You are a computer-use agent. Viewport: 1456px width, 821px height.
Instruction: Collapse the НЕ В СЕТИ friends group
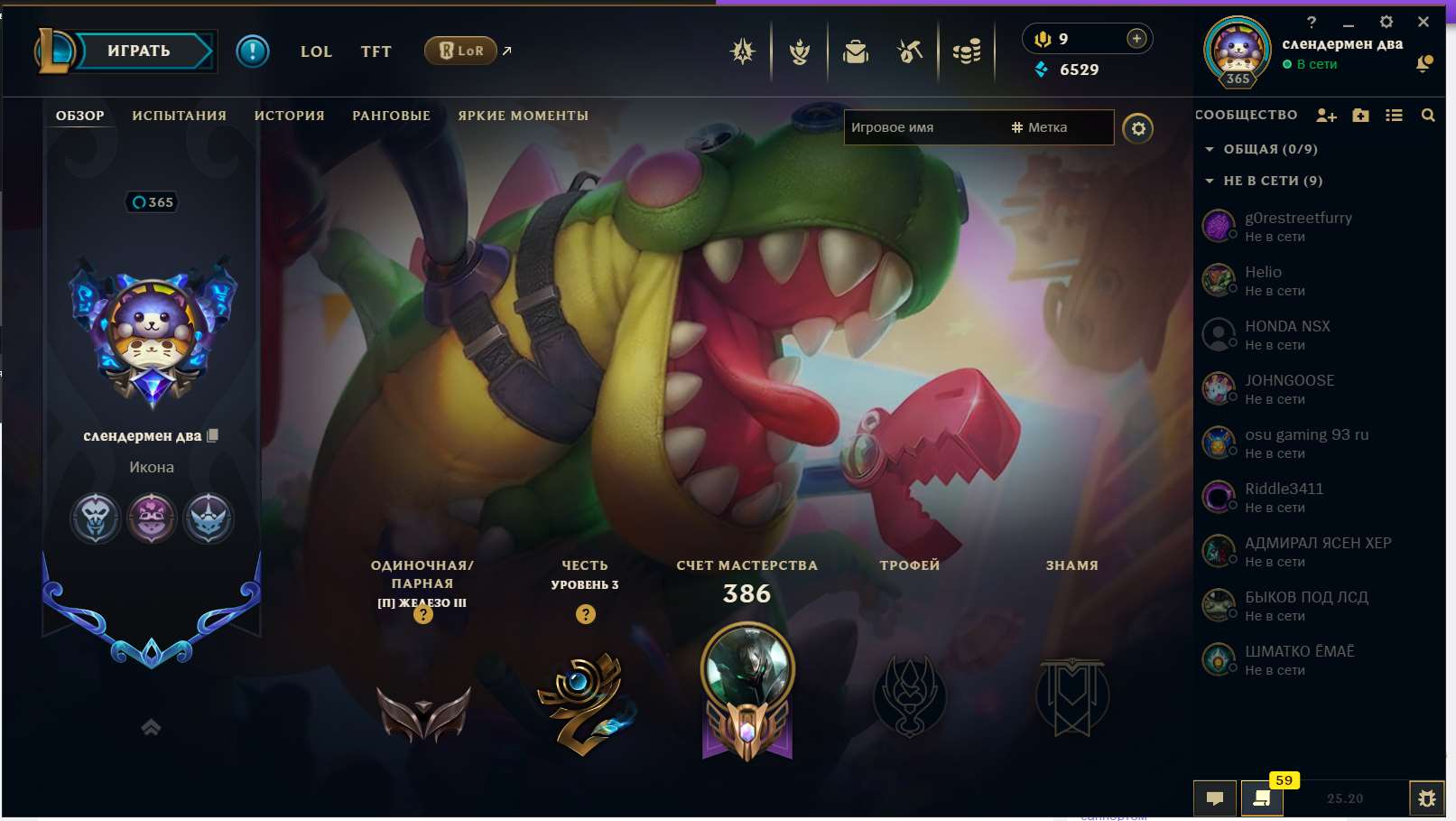[1210, 181]
